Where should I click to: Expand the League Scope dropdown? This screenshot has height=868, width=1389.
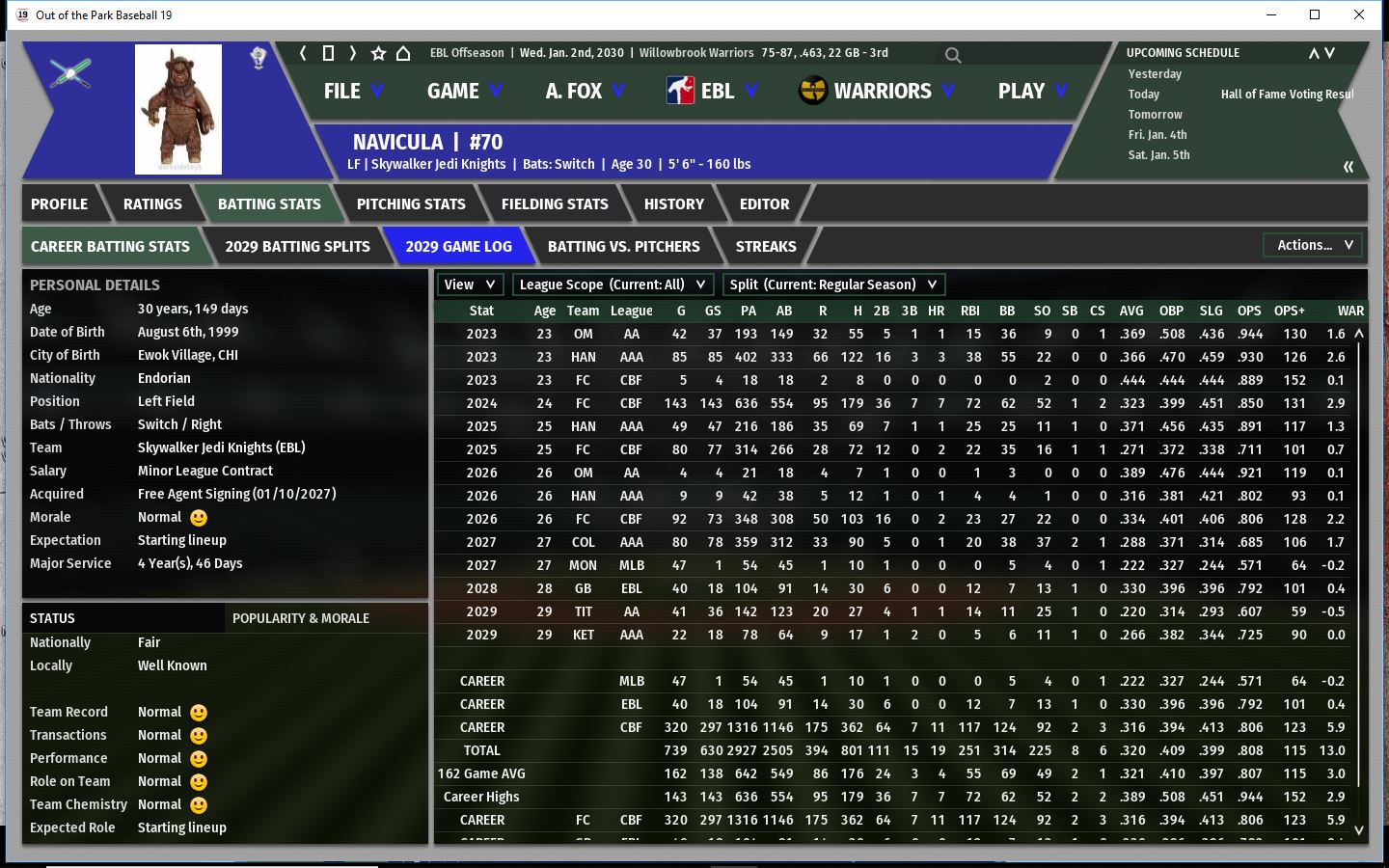613,285
